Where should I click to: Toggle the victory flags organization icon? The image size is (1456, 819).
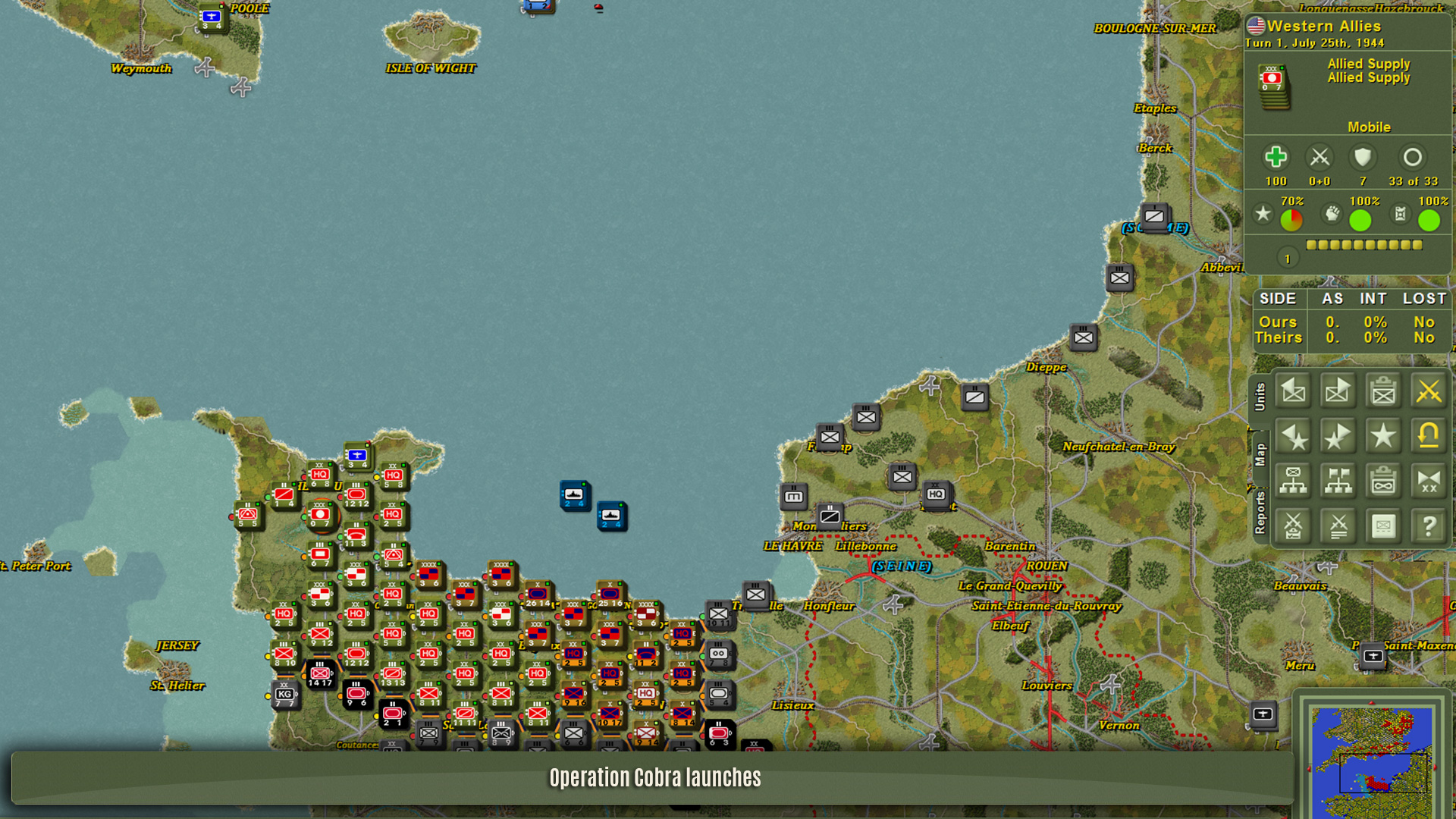[1338, 481]
